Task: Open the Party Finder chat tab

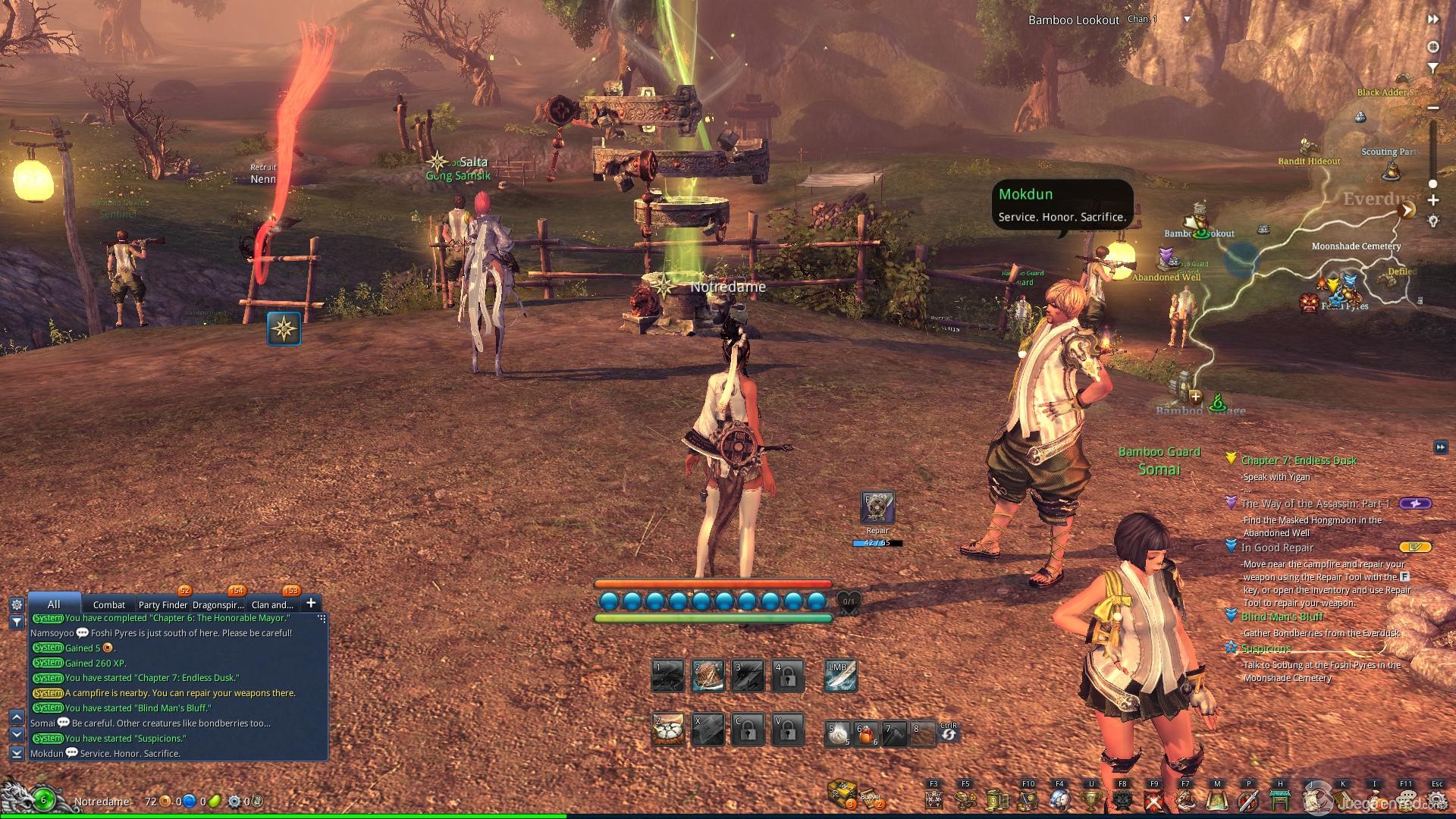Action: click(162, 604)
